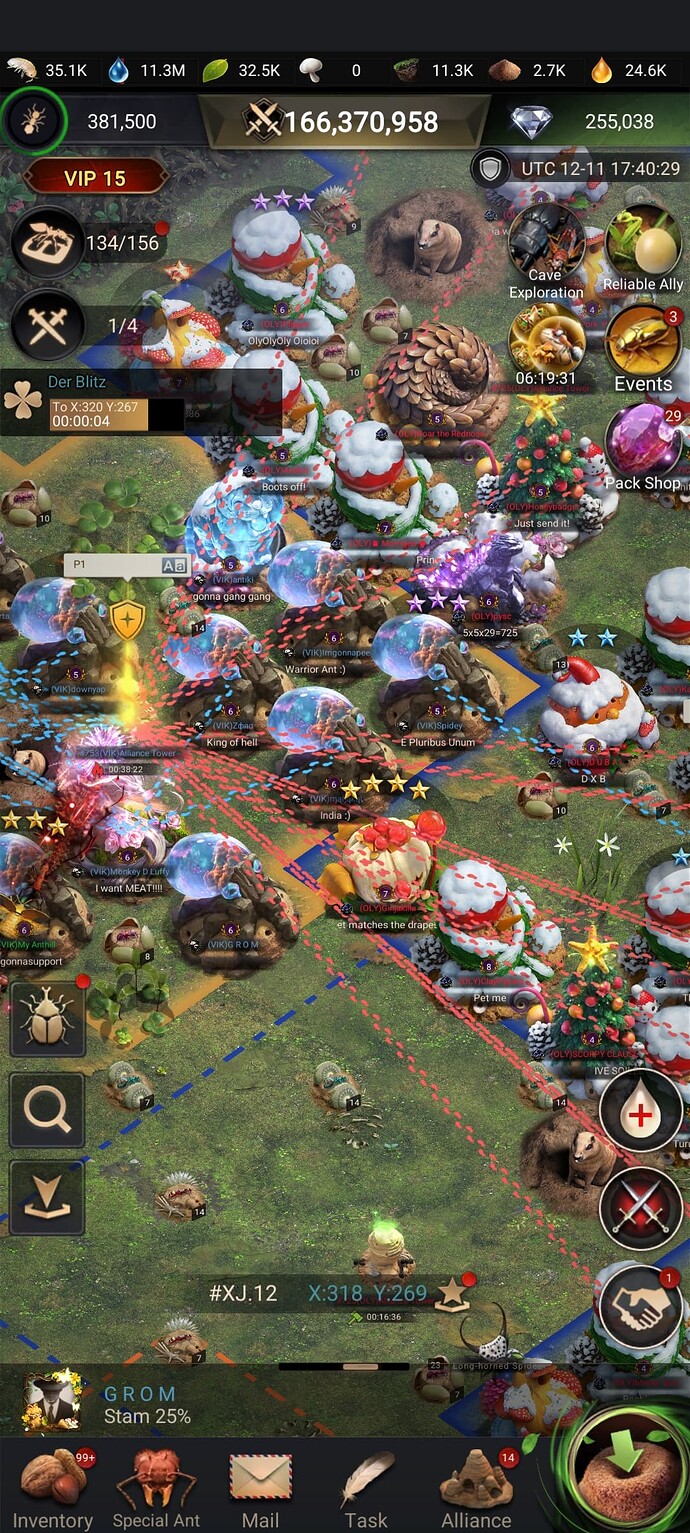690x1533 pixels.
Task: Open the Mail inbox
Action: [x=260, y=1487]
